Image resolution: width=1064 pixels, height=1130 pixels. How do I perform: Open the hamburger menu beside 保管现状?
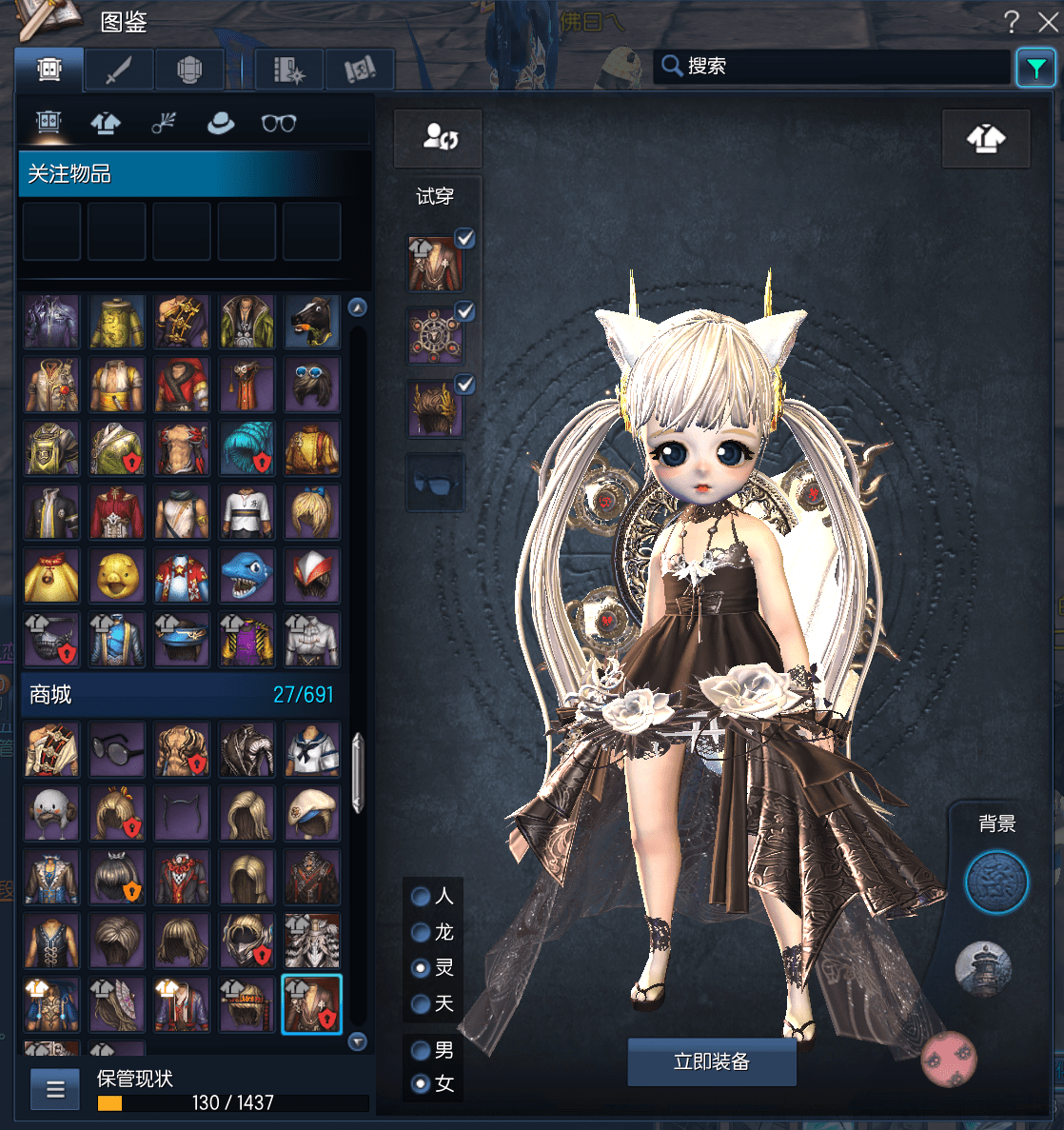tap(55, 1090)
